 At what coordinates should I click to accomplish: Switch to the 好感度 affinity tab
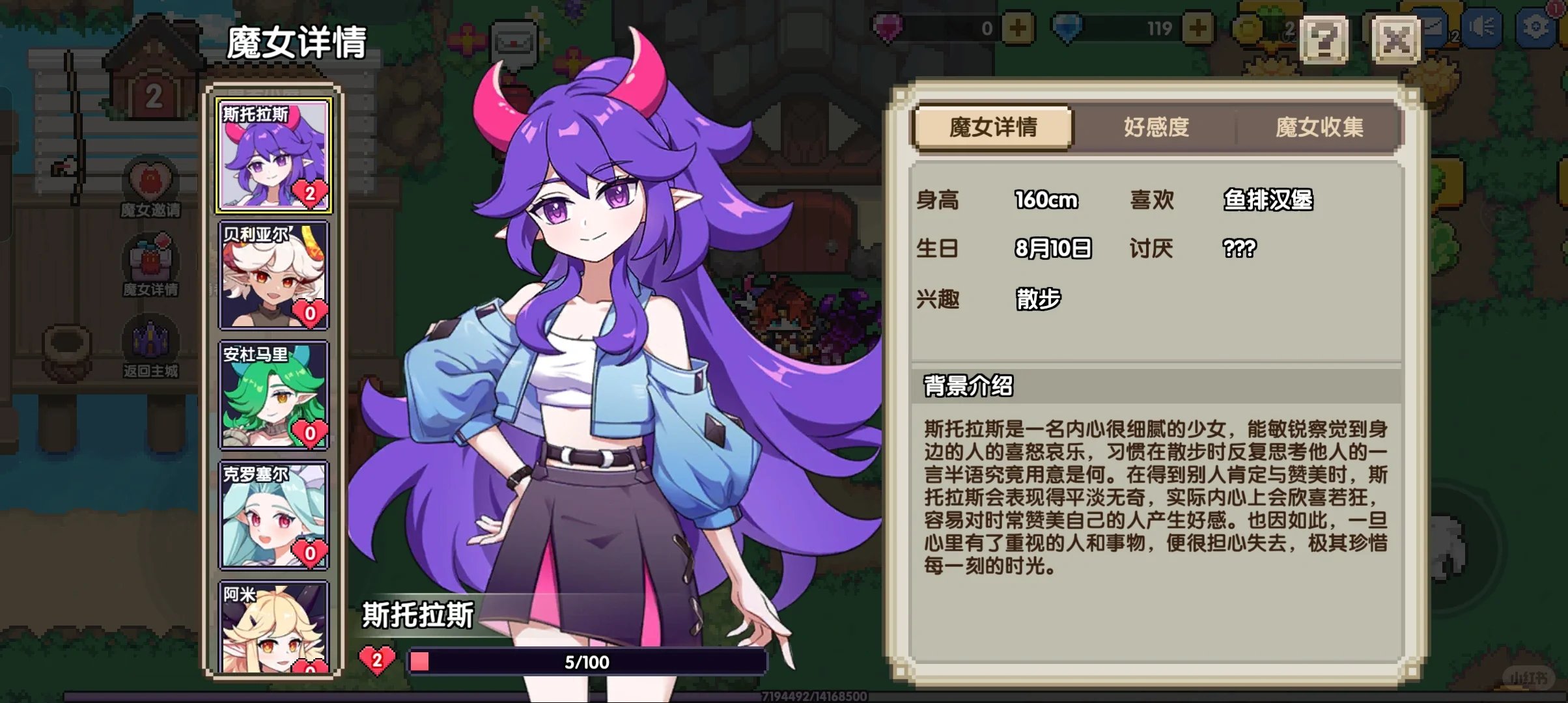coord(1156,128)
